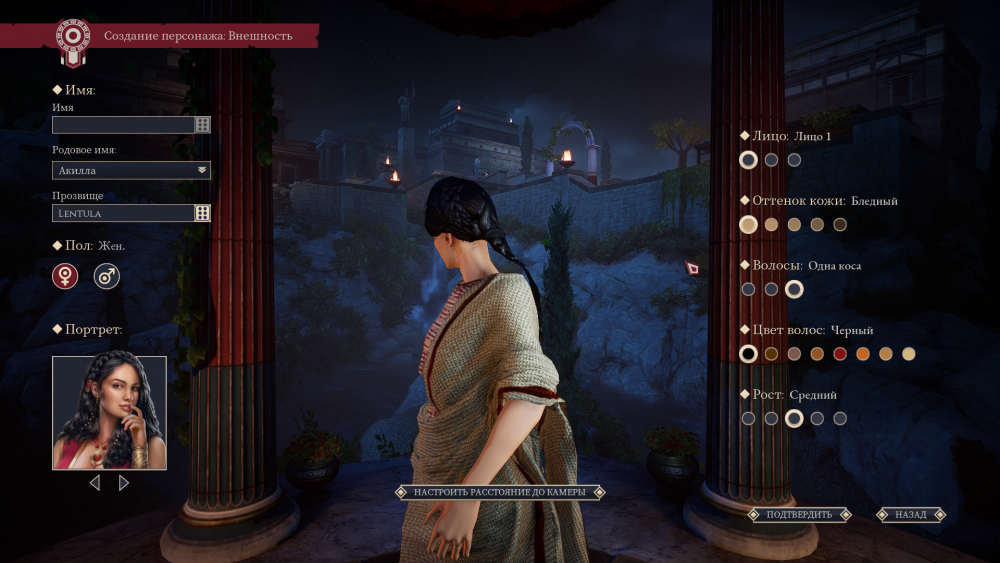Pick the red hair color swatch

tap(840, 354)
